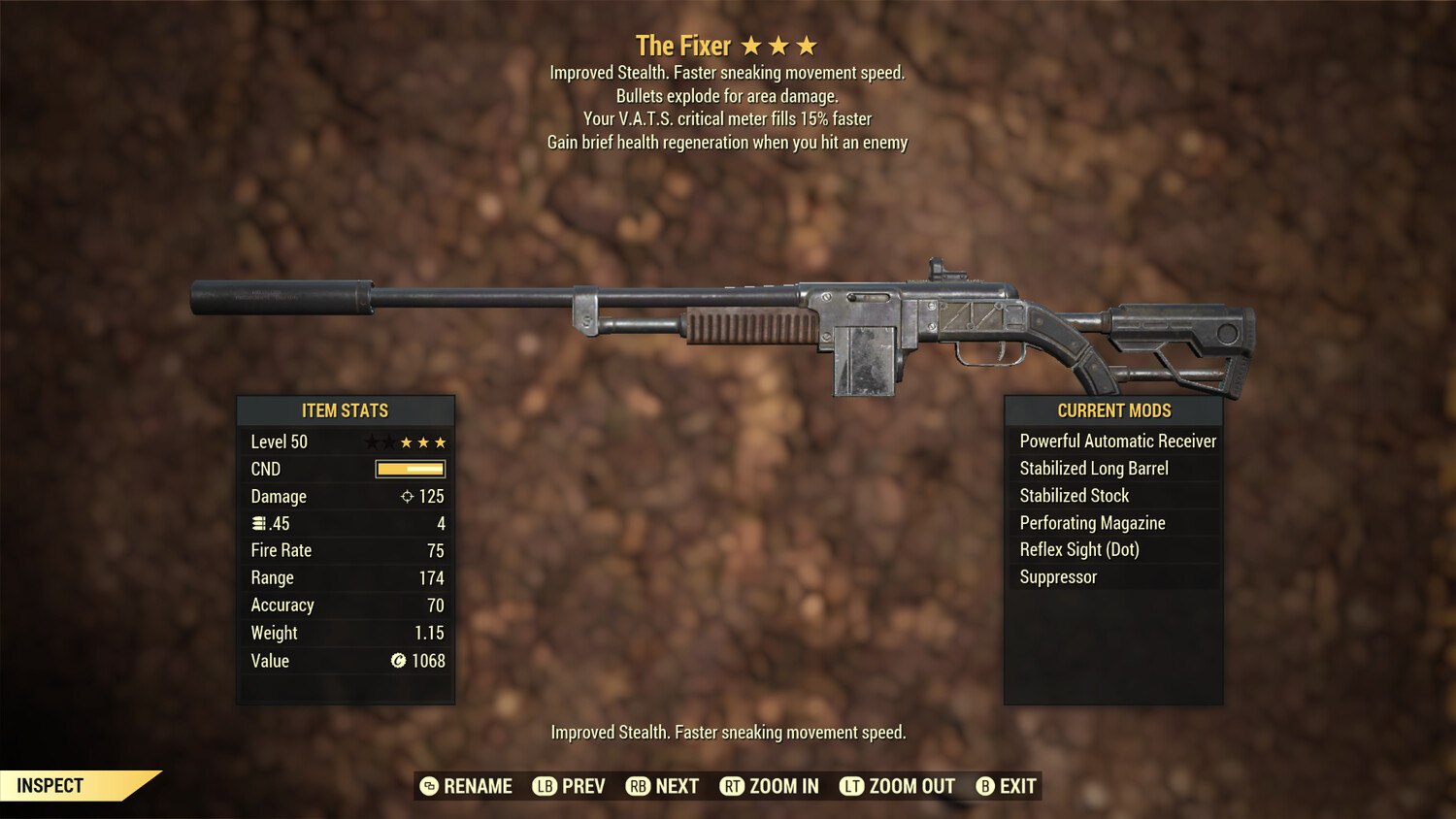Click the LT icon for Zoom Out
Screen dimensions: 1456x819
851,786
